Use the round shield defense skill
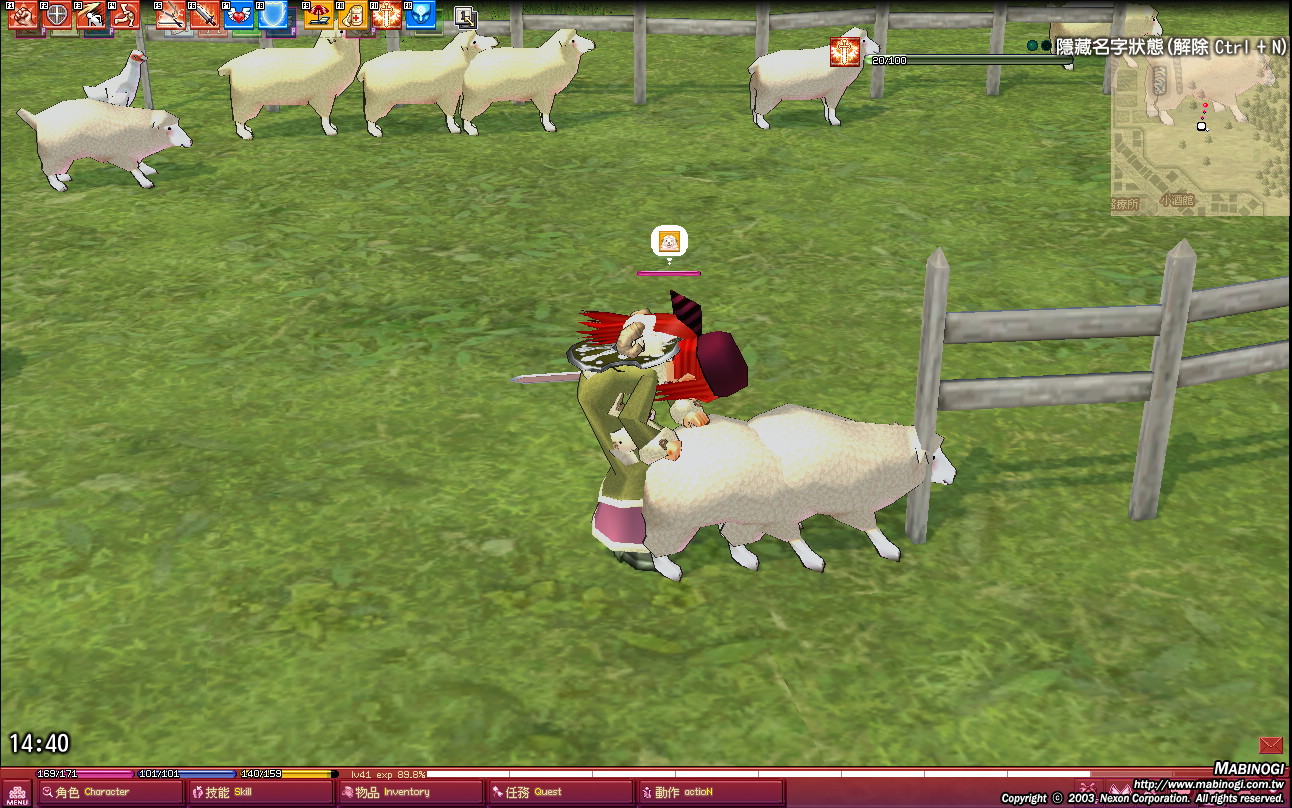Image resolution: width=1292 pixels, height=808 pixels. [x=58, y=14]
